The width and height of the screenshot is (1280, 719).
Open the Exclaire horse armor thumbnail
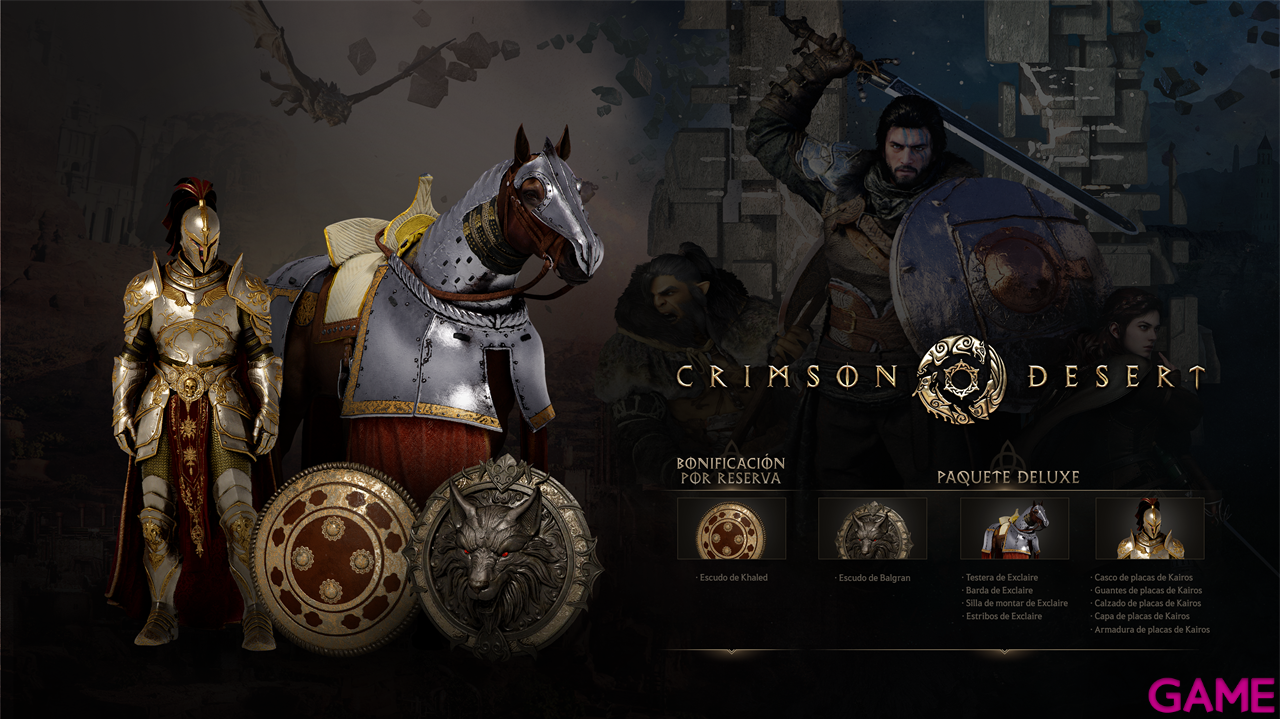(1014, 528)
